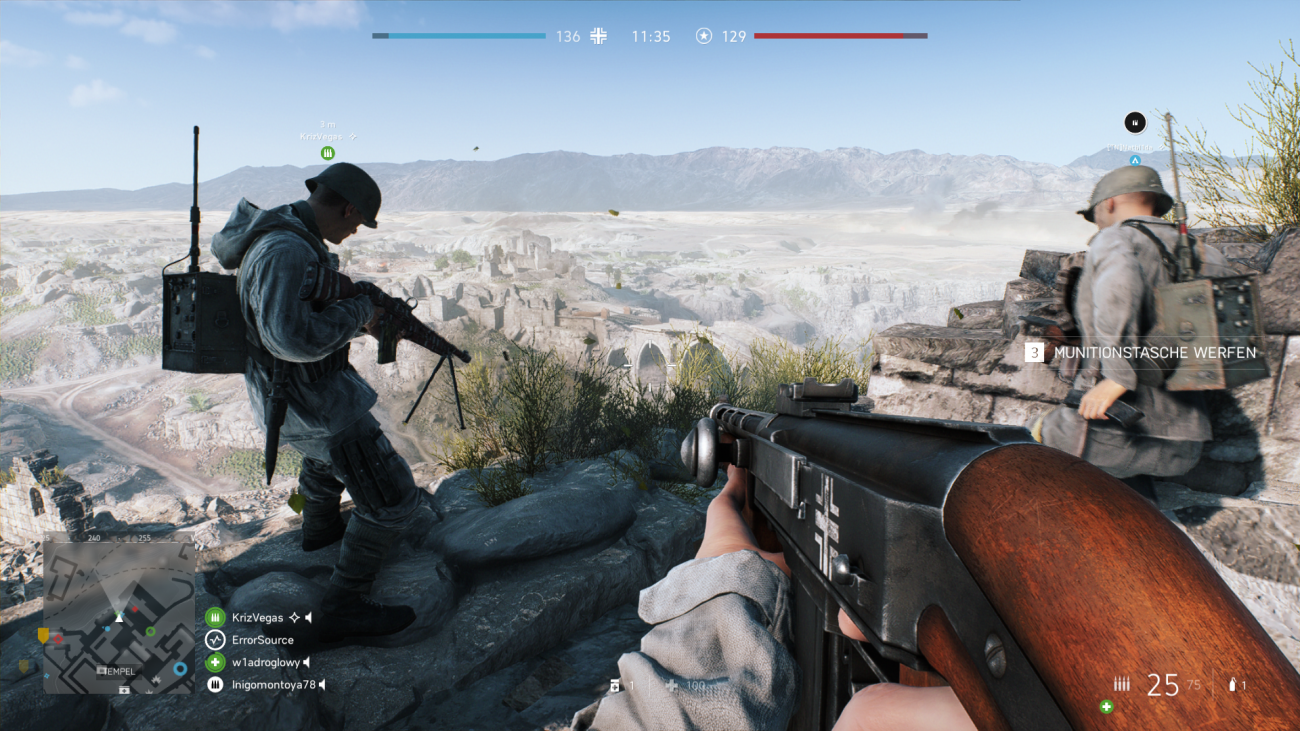Click the blue class marker above right soldier
The image size is (1300, 731).
pos(1135,160)
